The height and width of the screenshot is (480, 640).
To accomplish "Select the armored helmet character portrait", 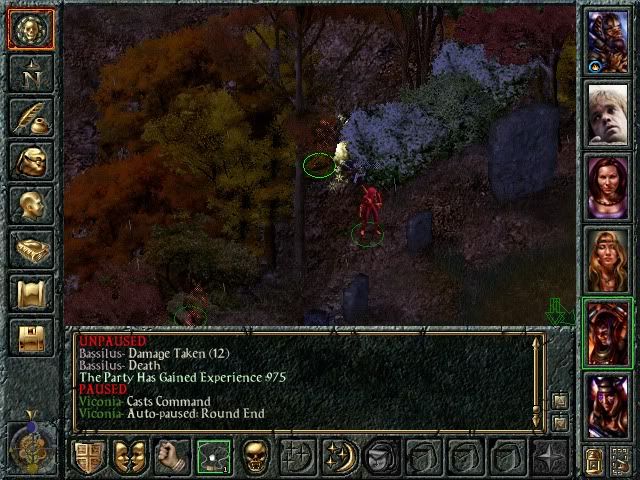I will (x=607, y=40).
